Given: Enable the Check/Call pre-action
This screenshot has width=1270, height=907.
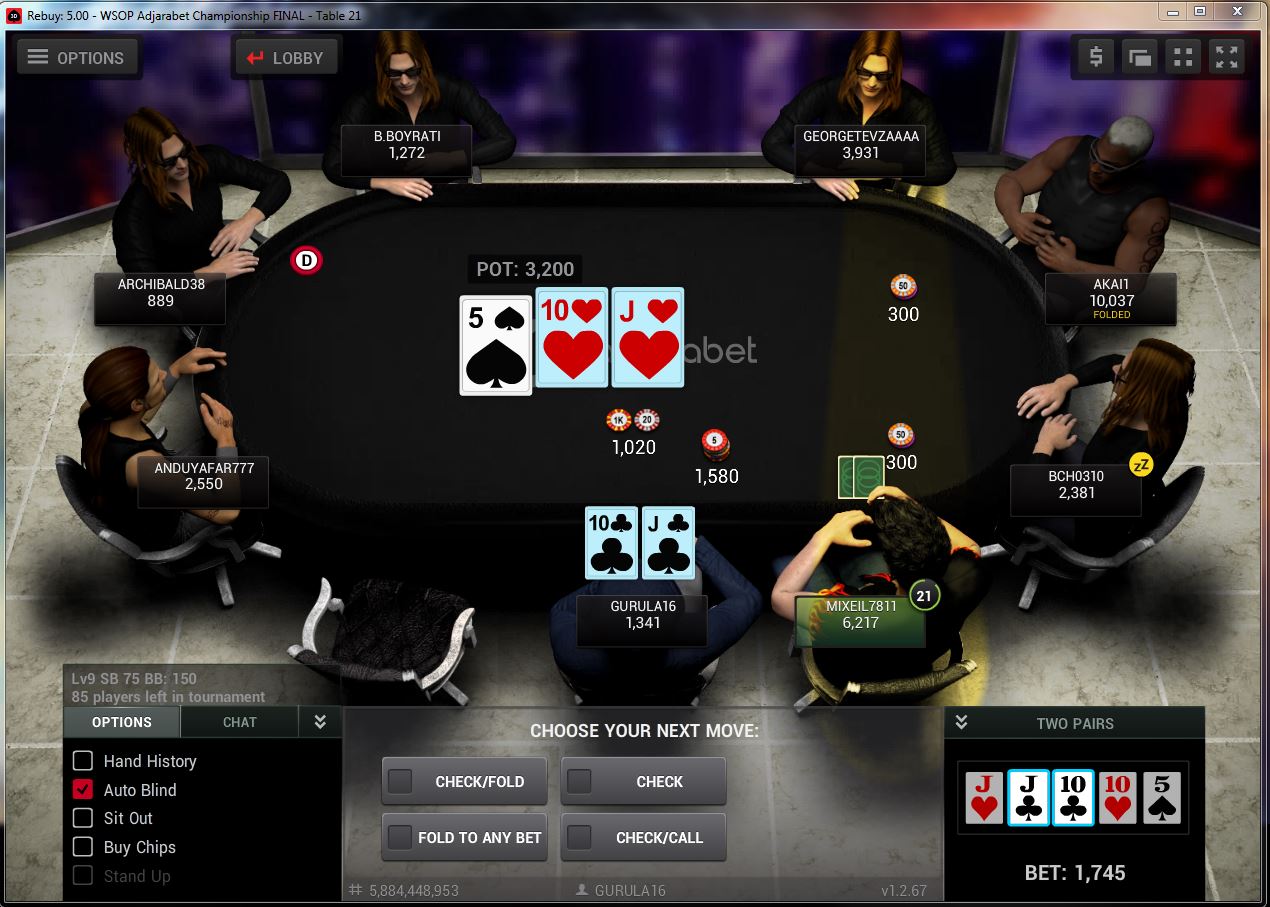Looking at the screenshot, I should (x=579, y=837).
